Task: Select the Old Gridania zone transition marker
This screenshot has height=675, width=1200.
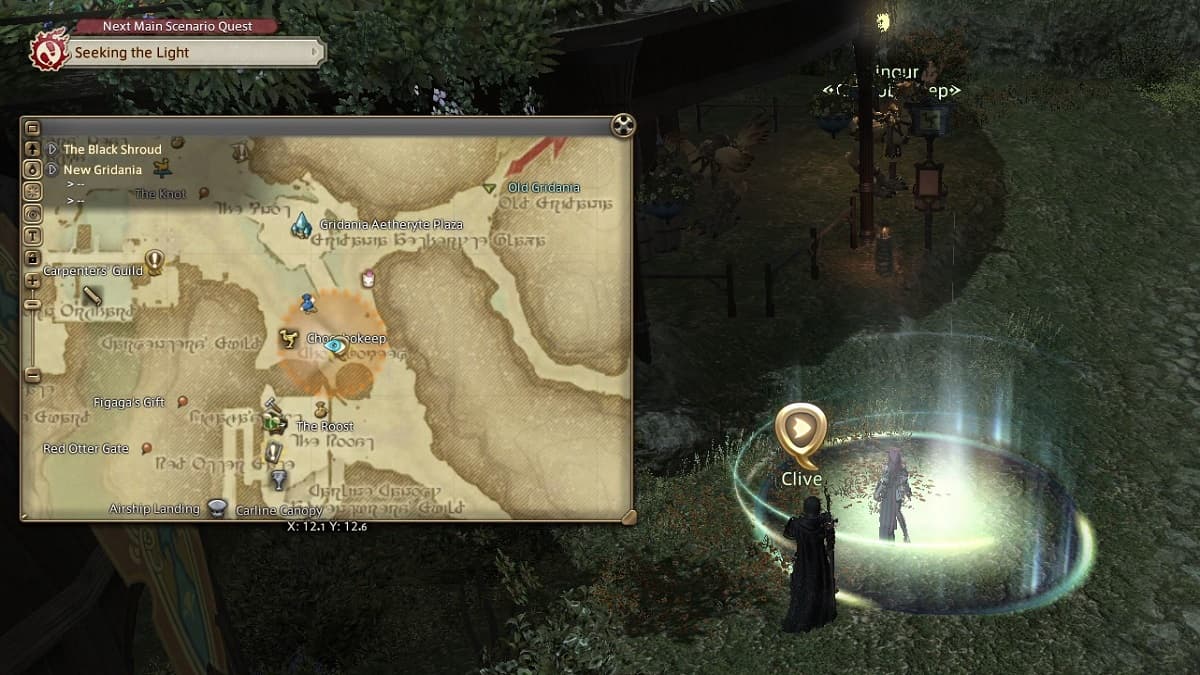Action: point(489,188)
